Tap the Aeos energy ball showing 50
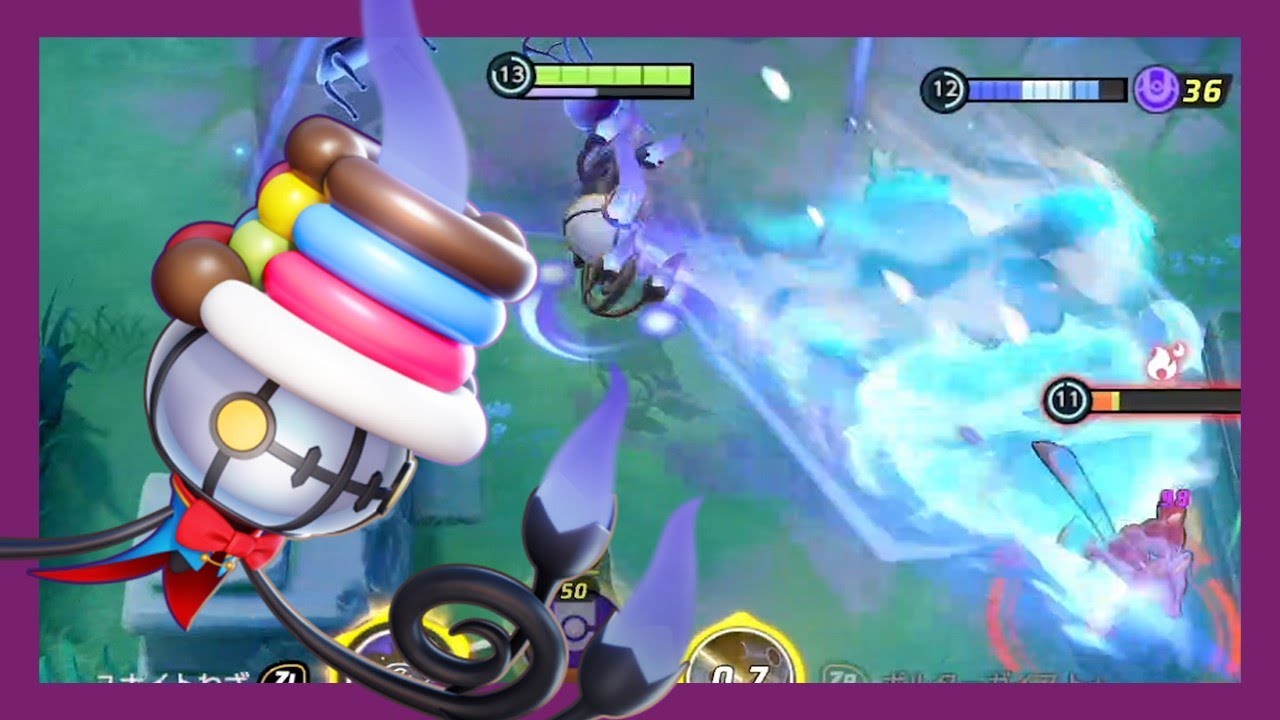Screen dimensions: 1280x720 [x=573, y=625]
